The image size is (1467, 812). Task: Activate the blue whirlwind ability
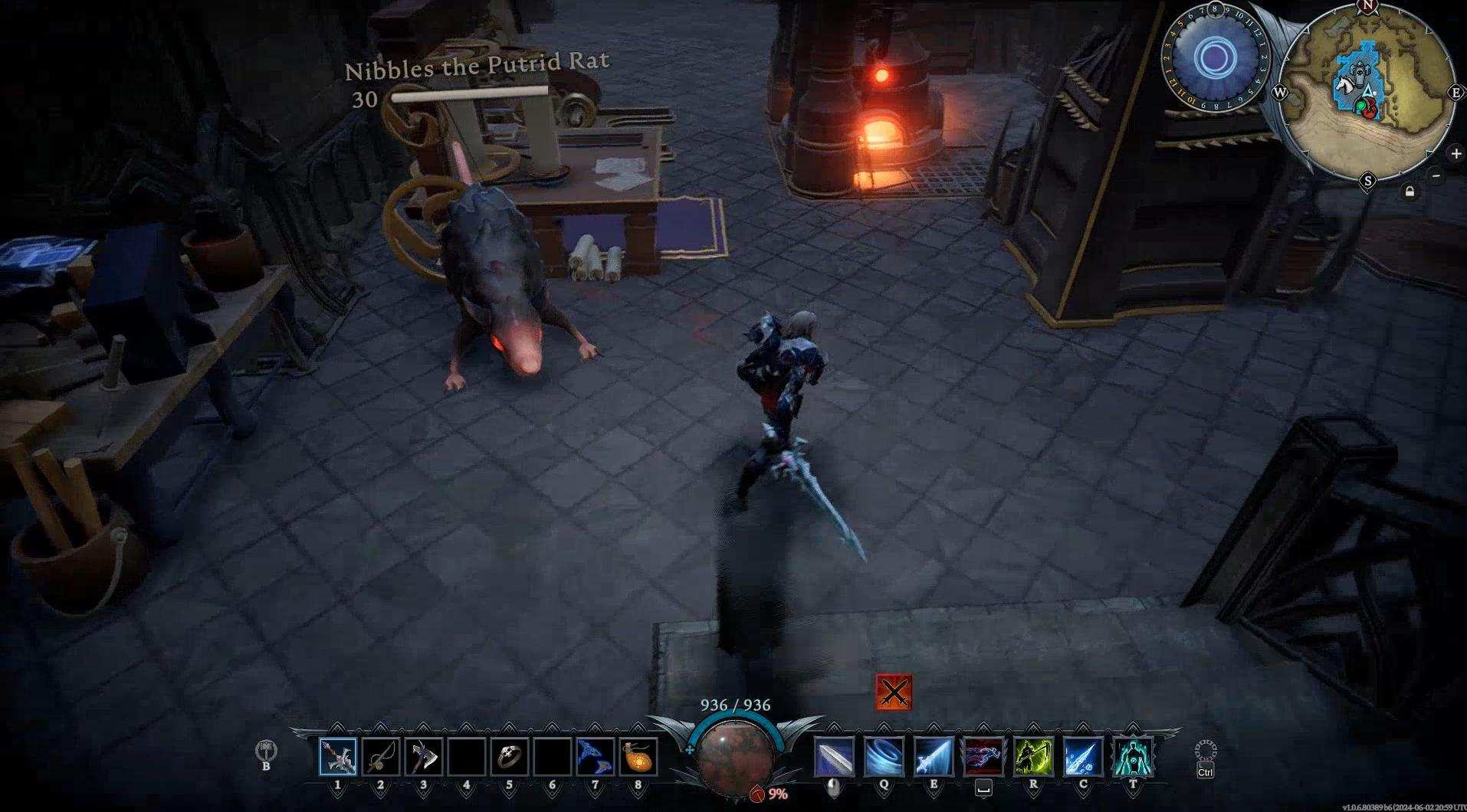(x=884, y=757)
